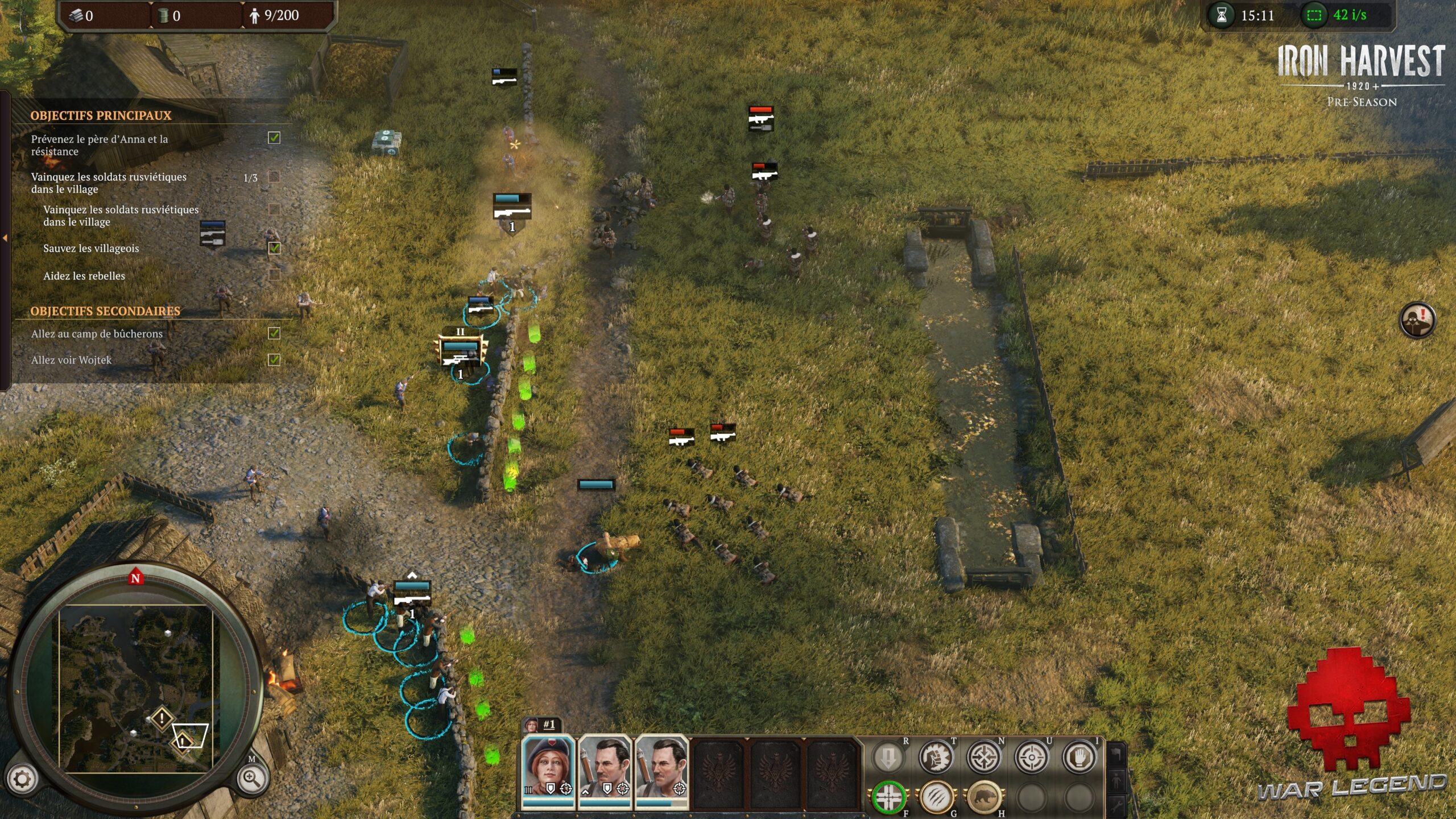Click the health bar under Anna's portrait

point(548,804)
